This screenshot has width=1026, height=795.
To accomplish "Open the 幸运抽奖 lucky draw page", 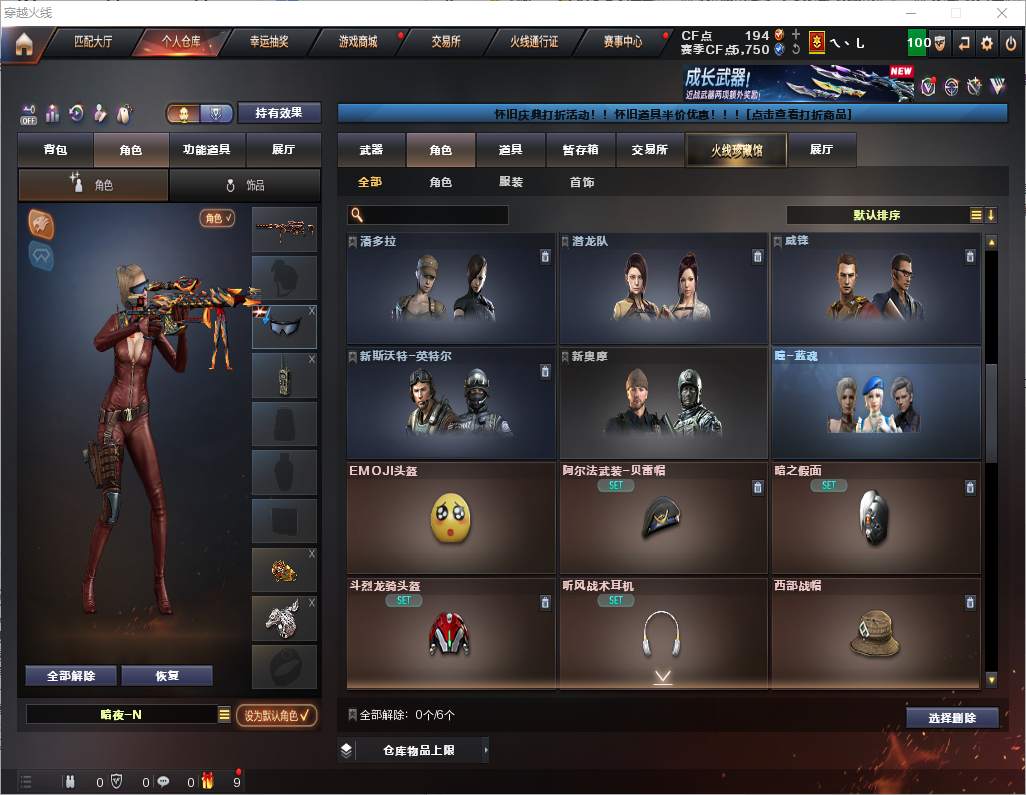I will (x=268, y=43).
